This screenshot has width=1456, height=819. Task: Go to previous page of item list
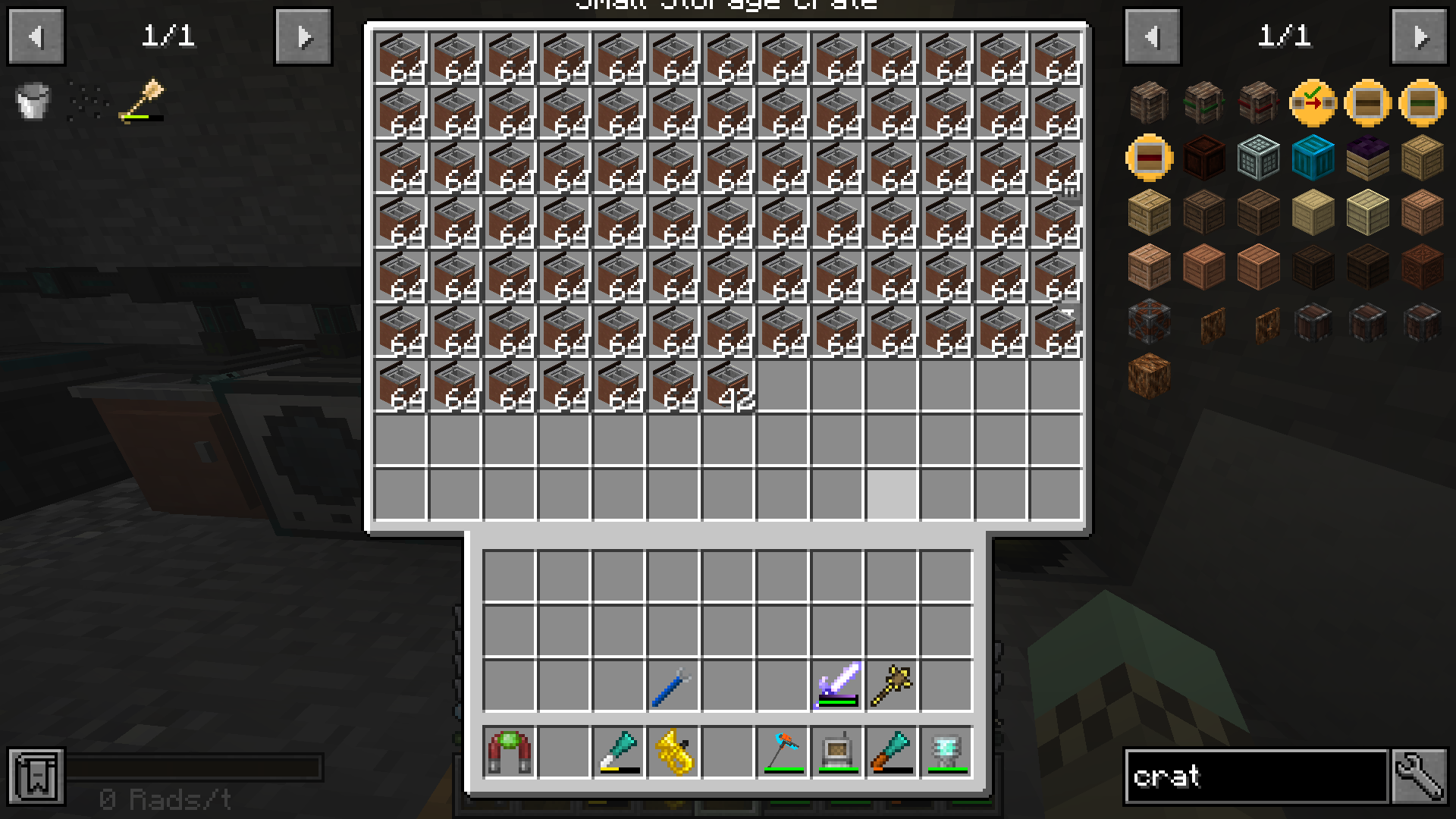1152,36
